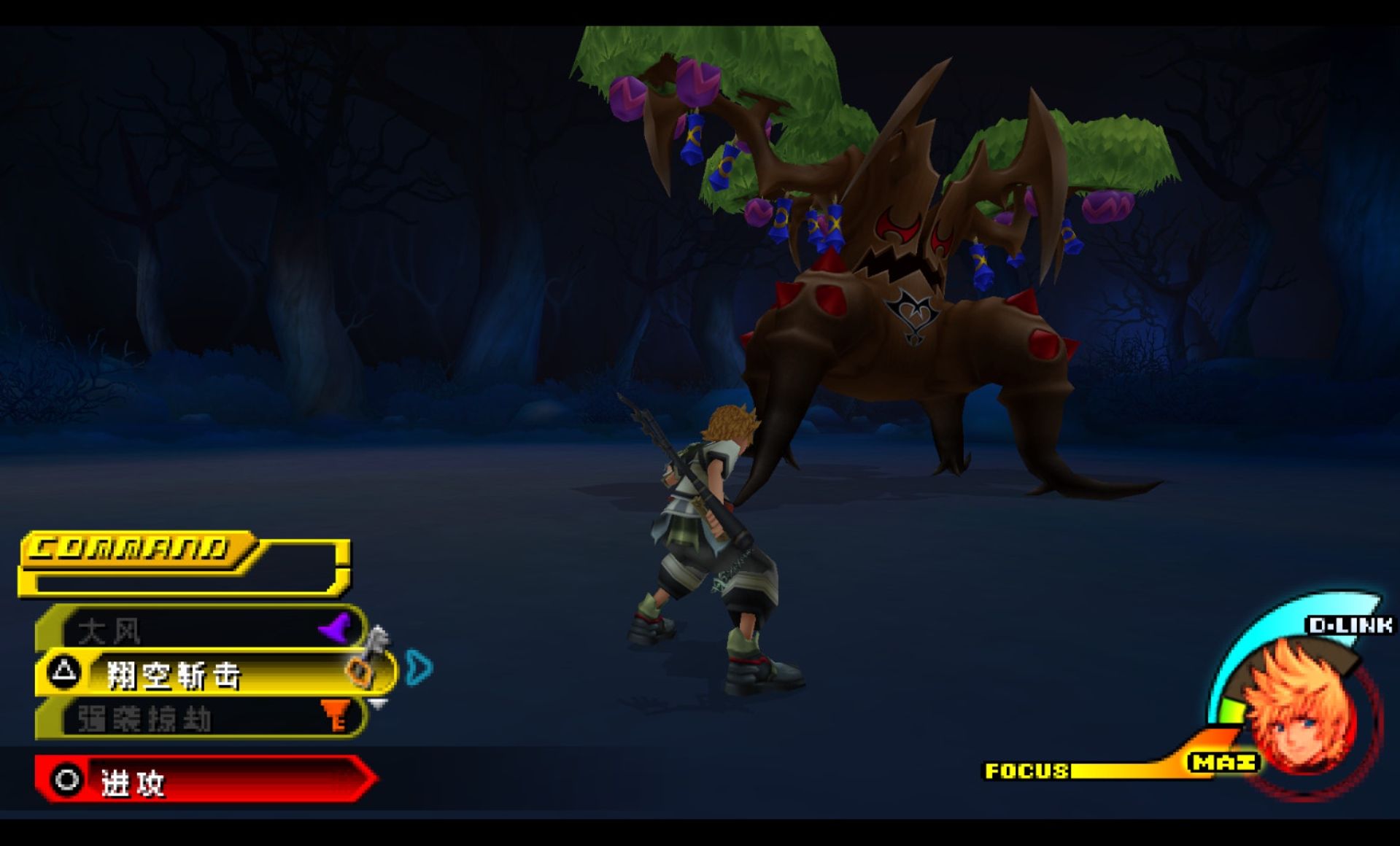Click the blue arrow beside the command deck
The height and width of the screenshot is (846, 1400).
tap(419, 667)
